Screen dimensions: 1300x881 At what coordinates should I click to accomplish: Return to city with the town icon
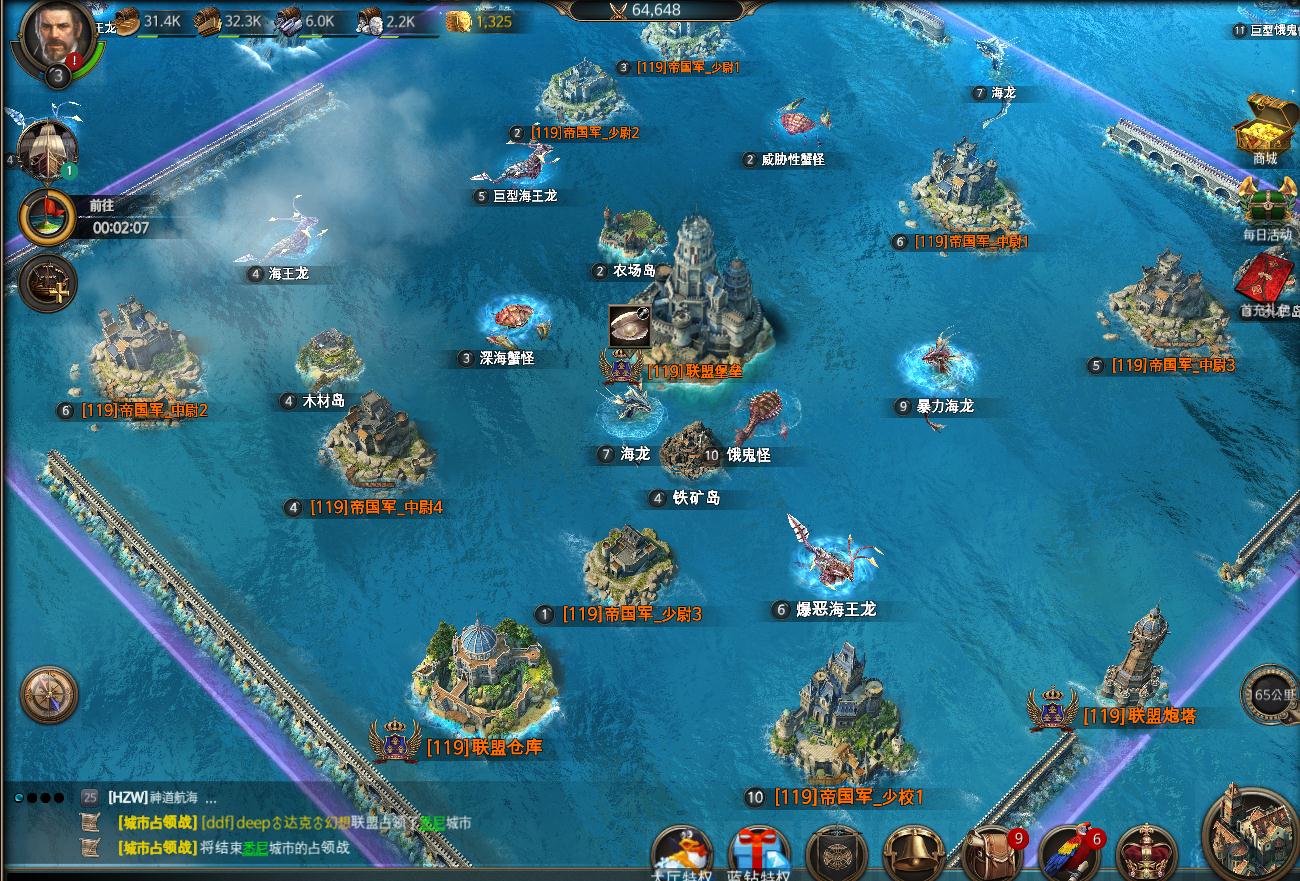(1251, 833)
